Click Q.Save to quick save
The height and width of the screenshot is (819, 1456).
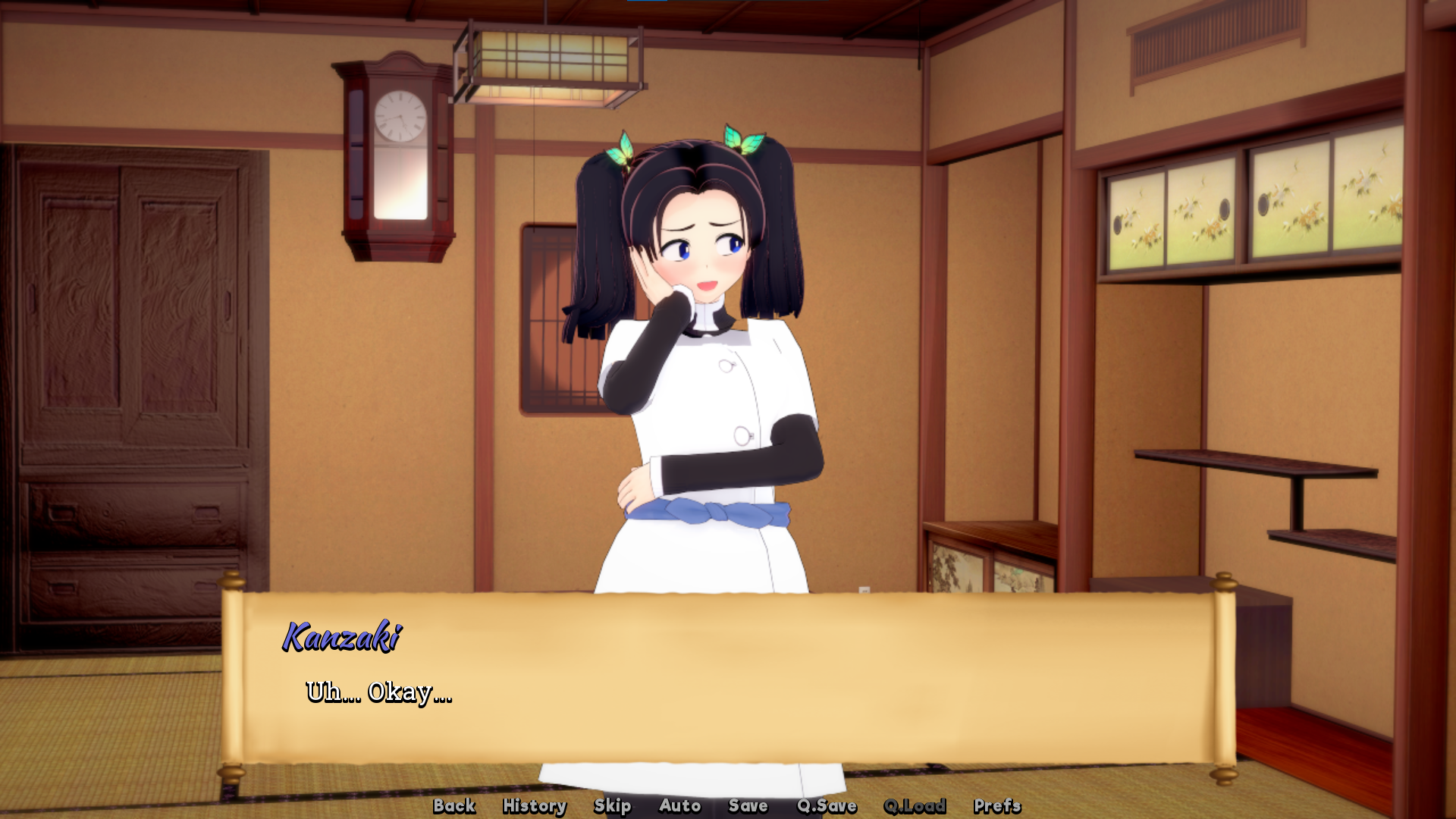pos(827,805)
